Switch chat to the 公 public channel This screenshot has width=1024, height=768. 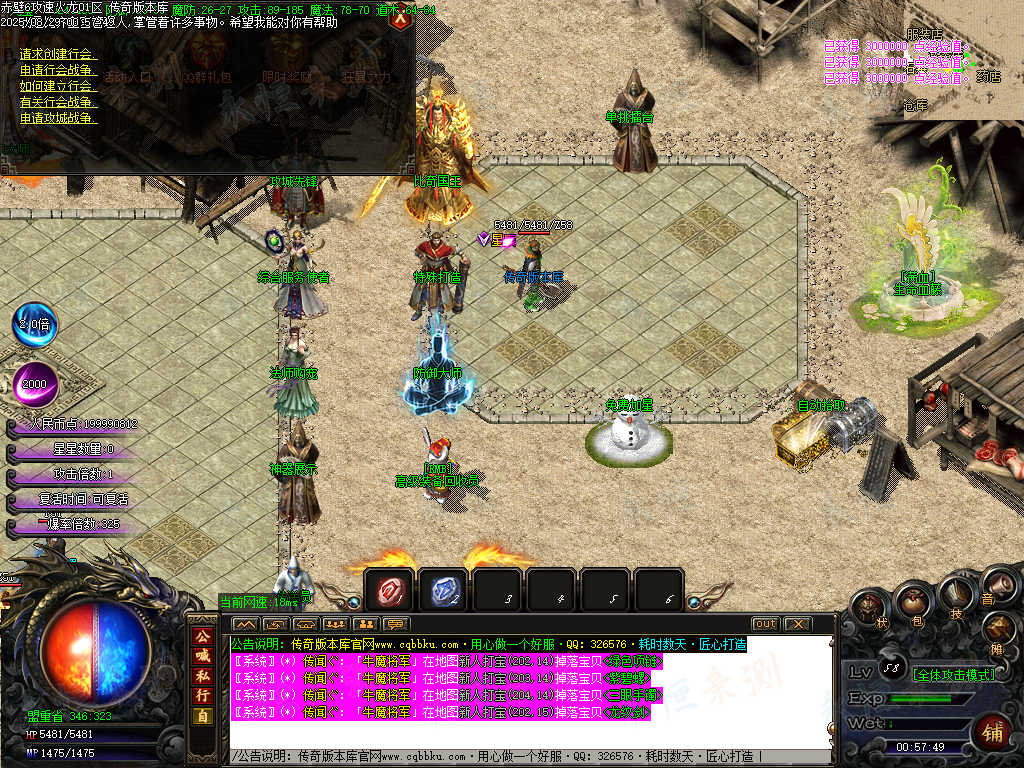202,636
